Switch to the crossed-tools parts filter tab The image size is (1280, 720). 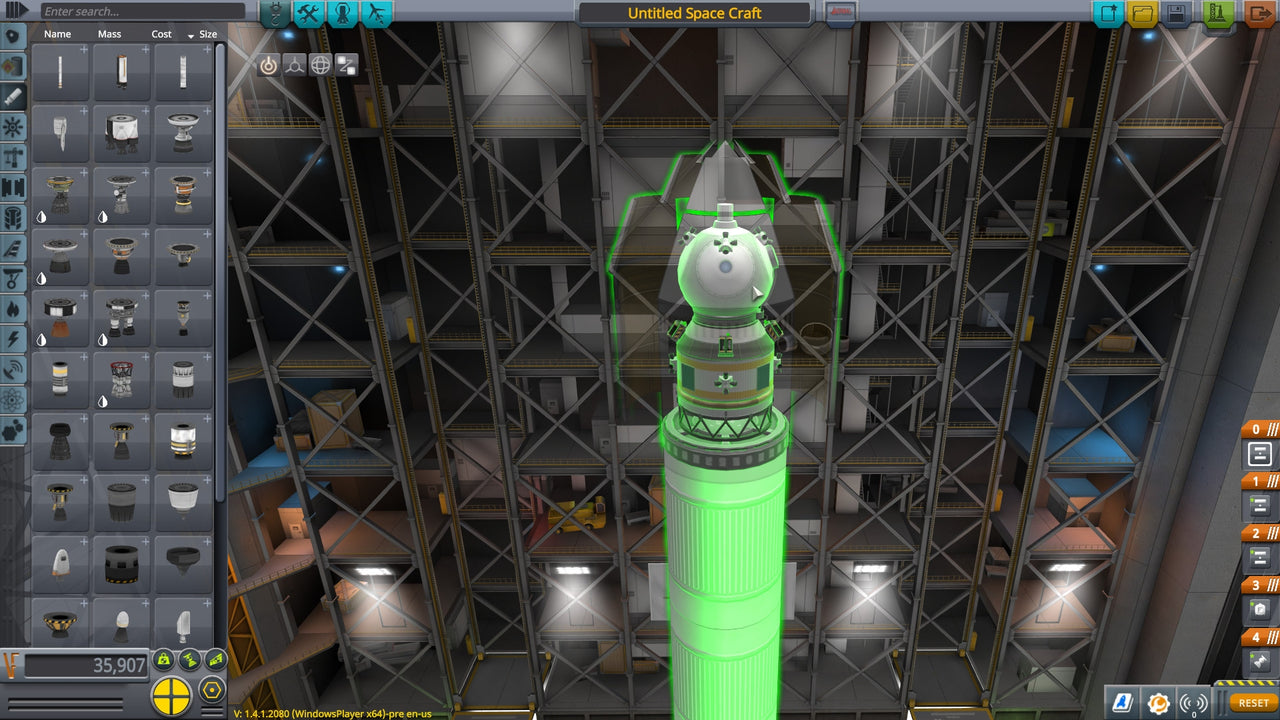coord(310,14)
